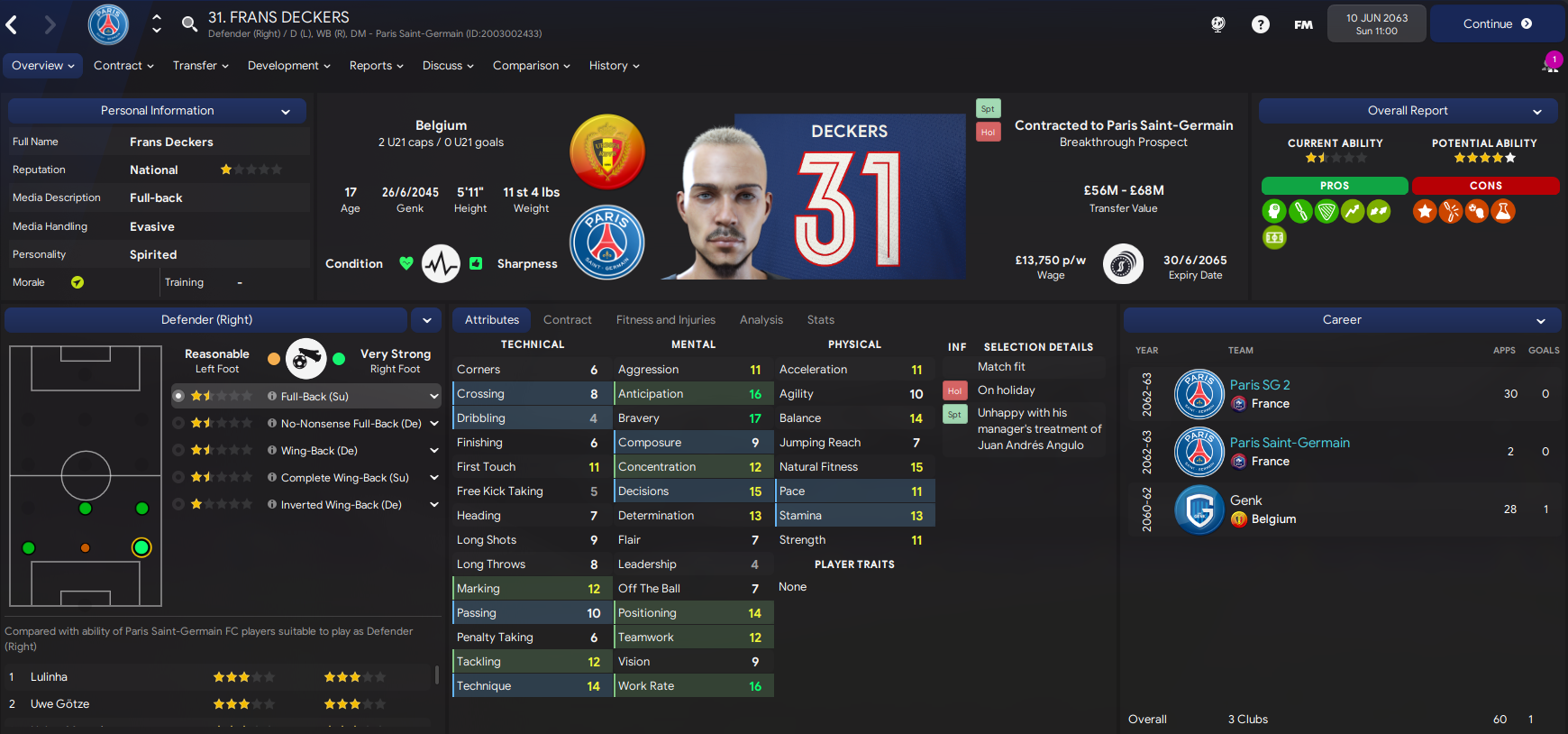
Task: Open the help question mark icon
Action: 1260,24
